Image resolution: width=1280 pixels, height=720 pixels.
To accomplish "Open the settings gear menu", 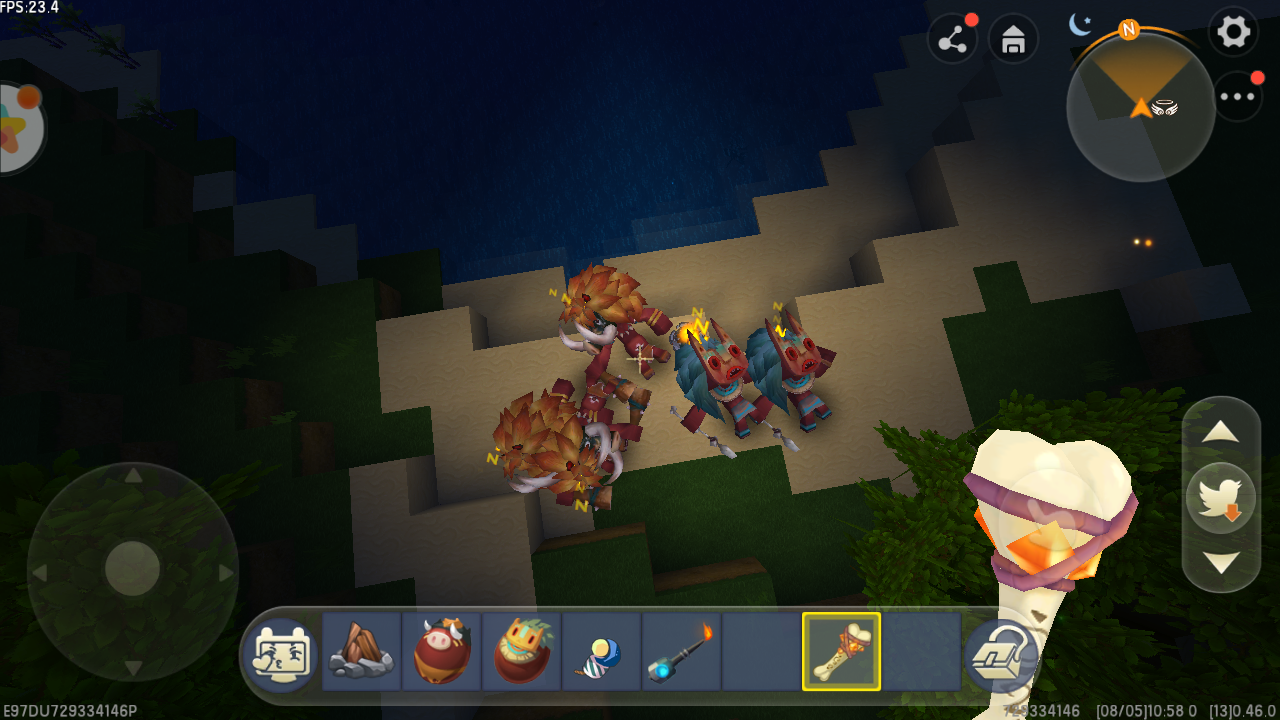I will 1233,32.
